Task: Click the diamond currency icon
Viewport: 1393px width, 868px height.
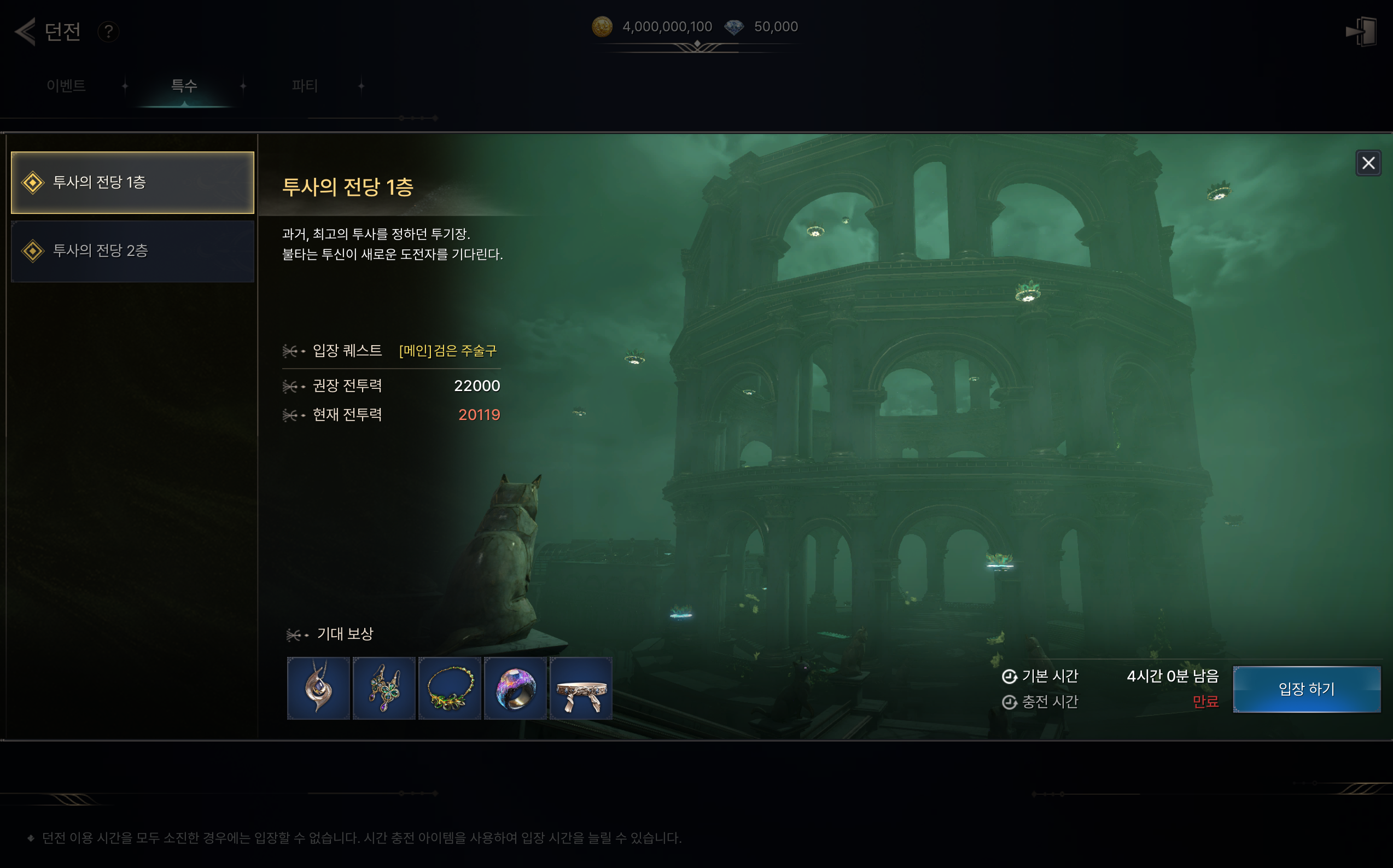Action: tap(733, 26)
